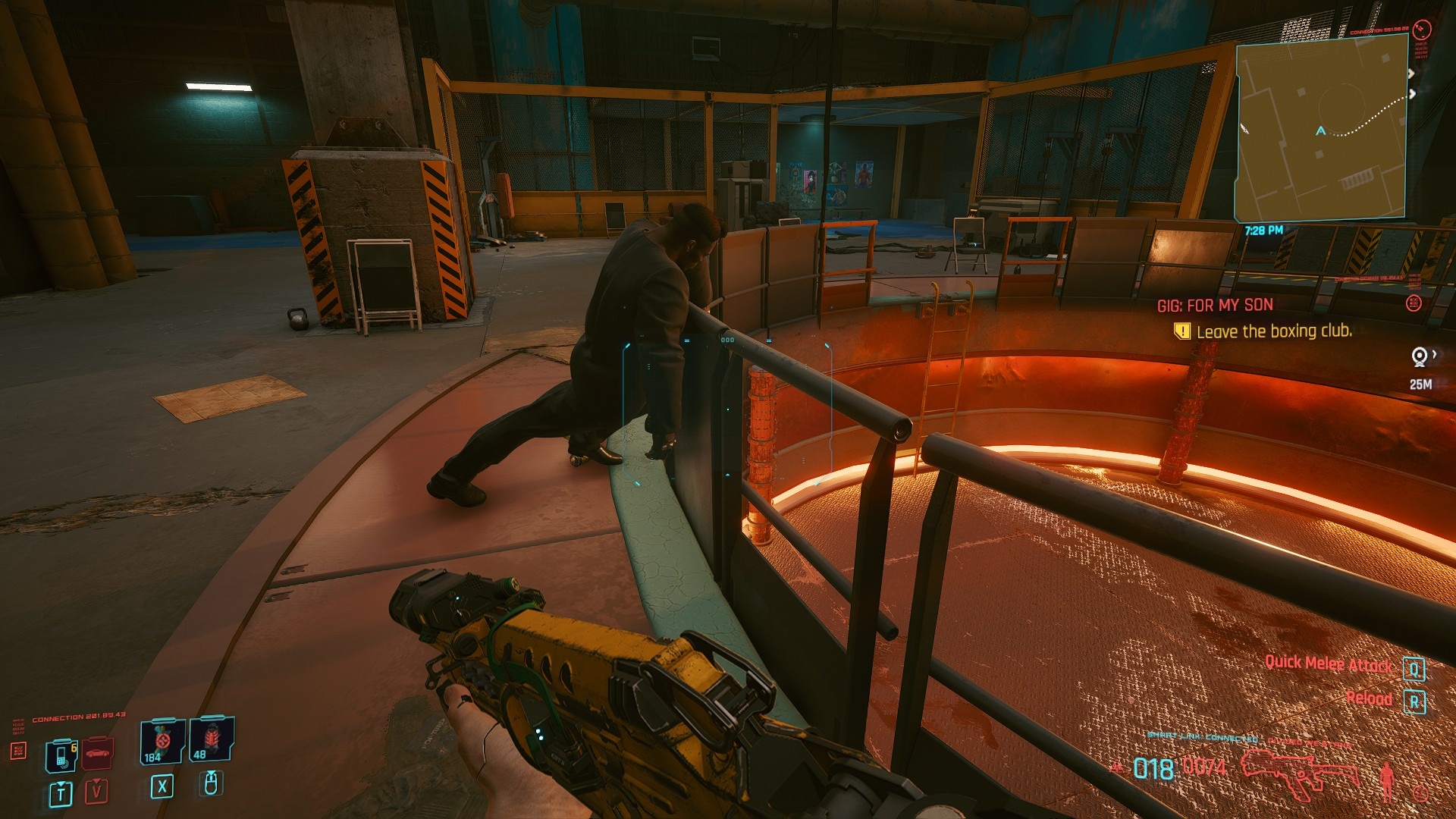The image size is (1456, 819).
Task: Click the objective waypoint distance marker
Action: point(1420,368)
